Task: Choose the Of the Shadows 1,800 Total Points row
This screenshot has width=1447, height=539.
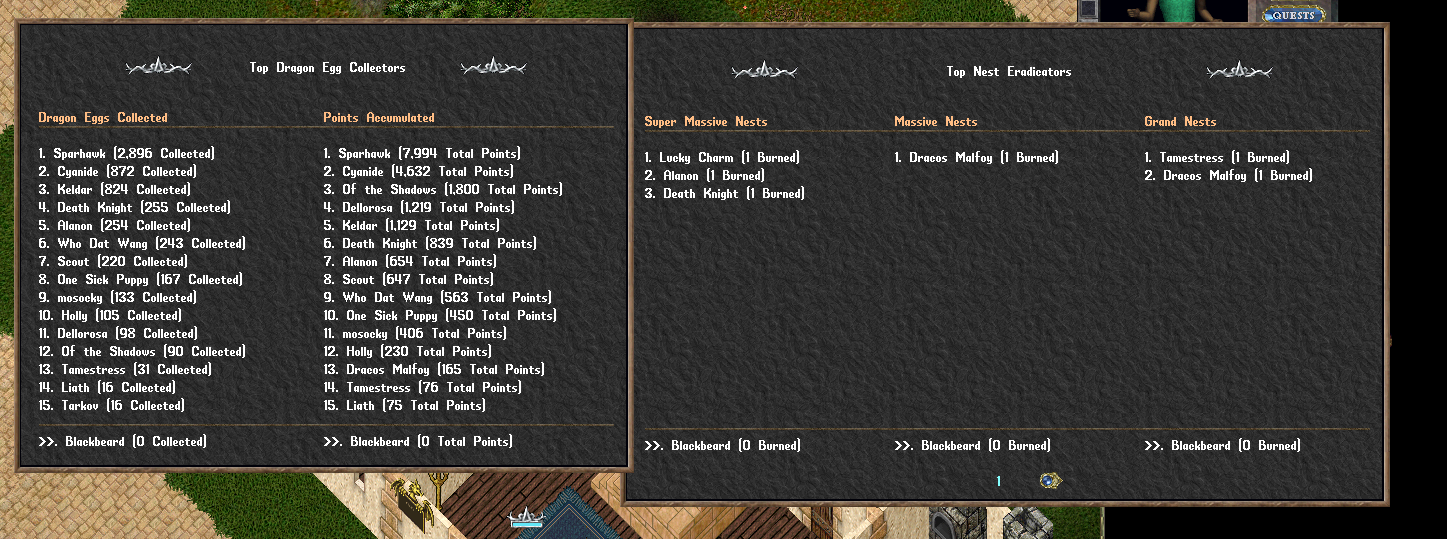Action: [x=442, y=190]
